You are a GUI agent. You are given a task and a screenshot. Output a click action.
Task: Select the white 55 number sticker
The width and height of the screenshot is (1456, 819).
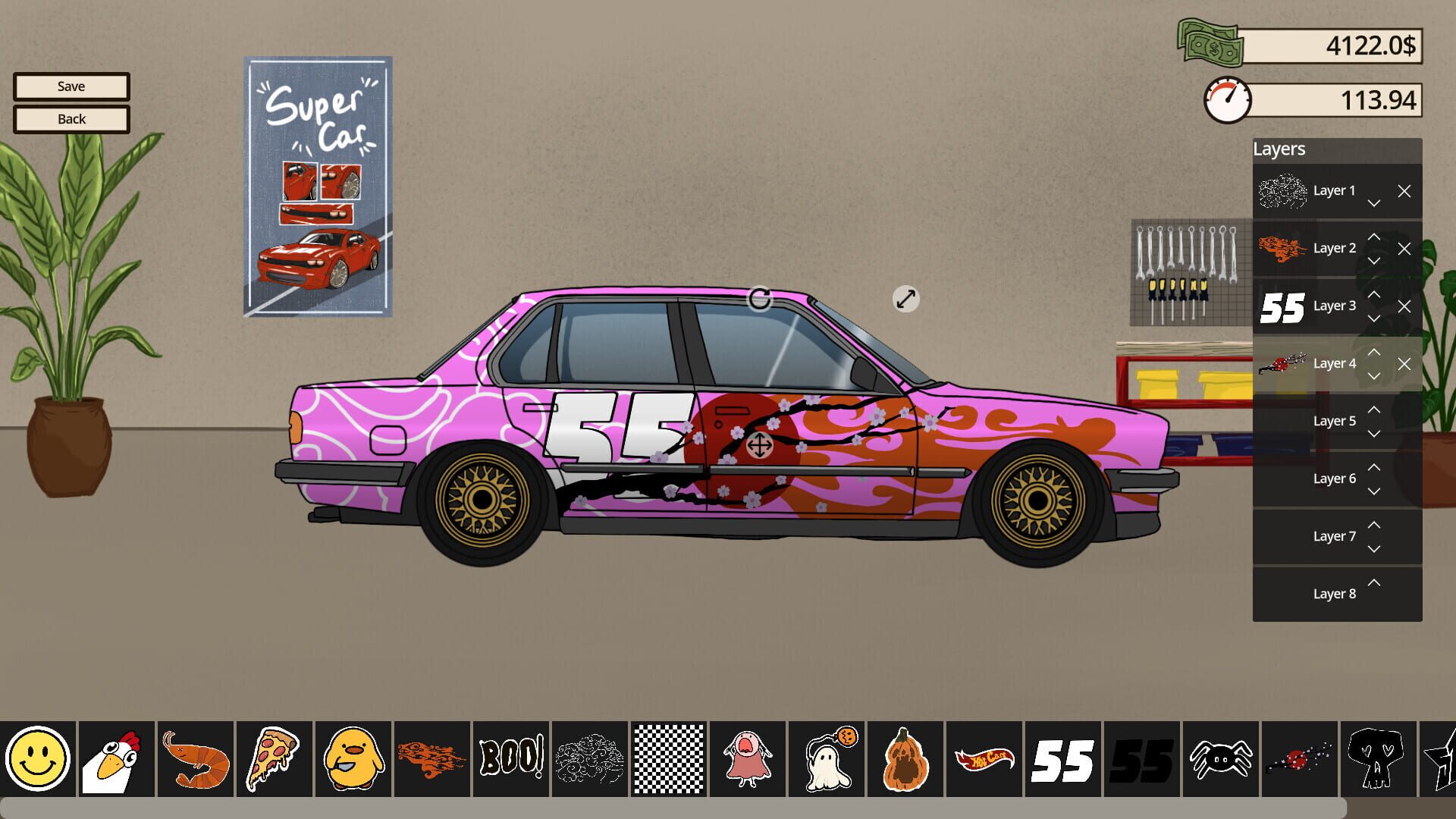click(x=1062, y=758)
